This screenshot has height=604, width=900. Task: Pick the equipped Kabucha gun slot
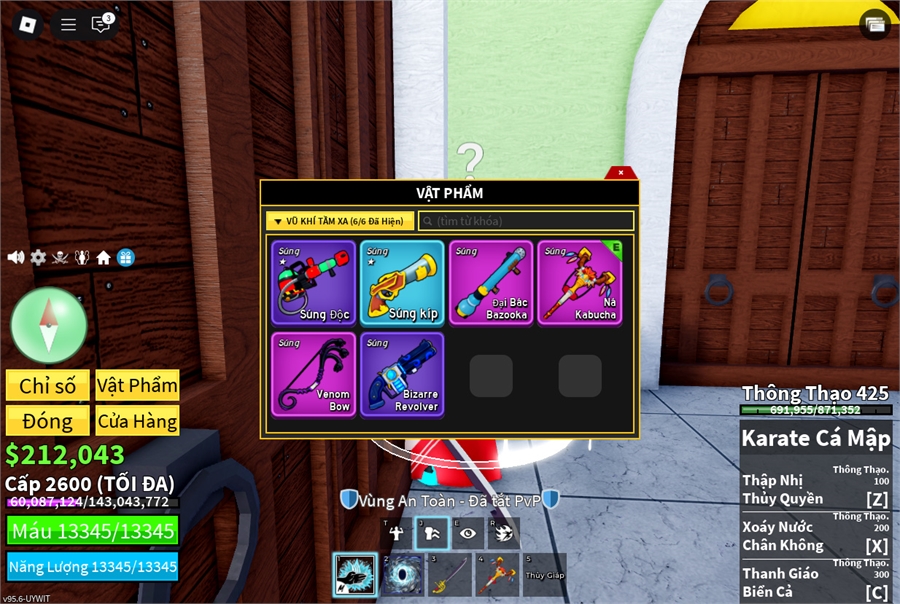click(579, 283)
